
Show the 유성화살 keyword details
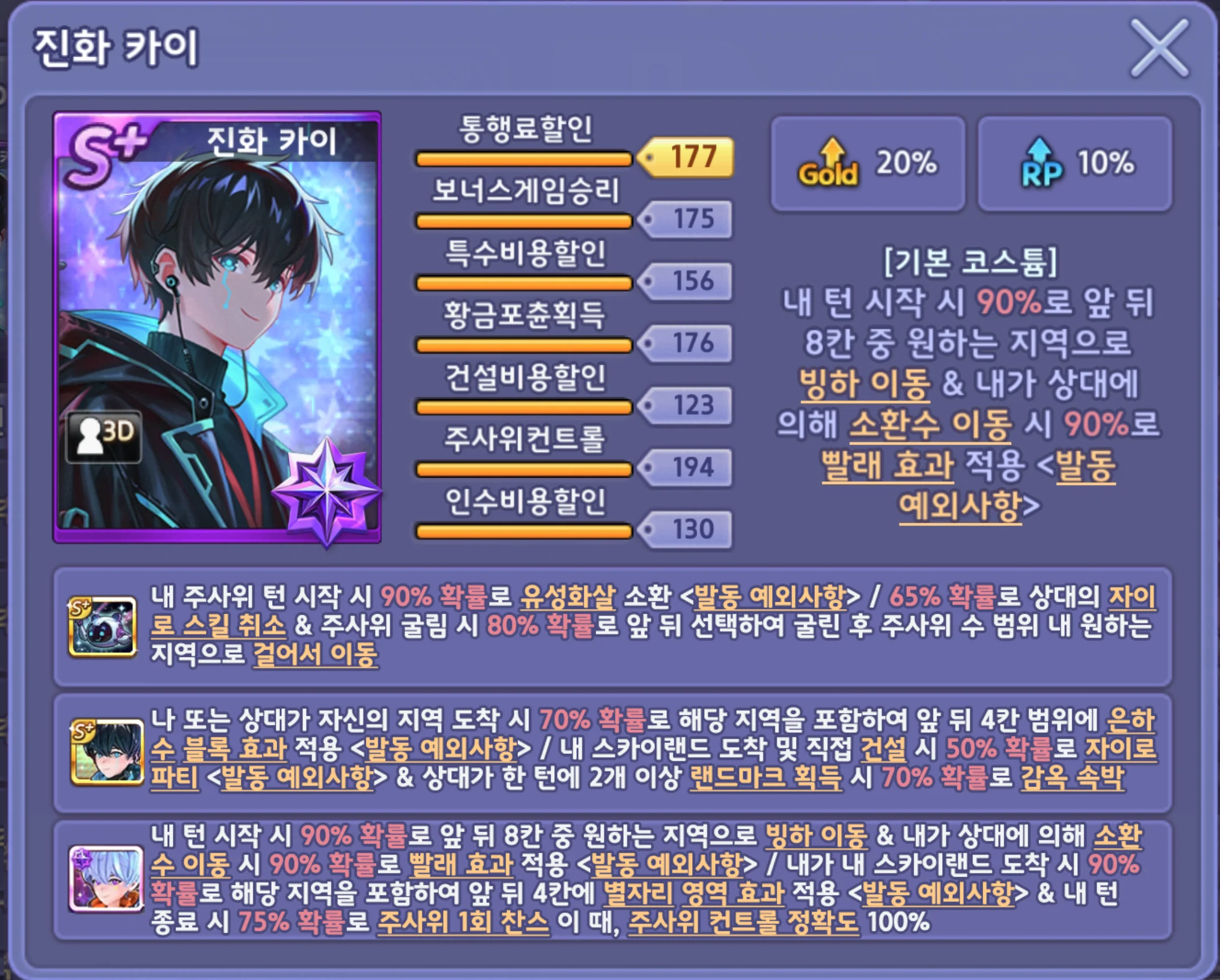click(568, 597)
